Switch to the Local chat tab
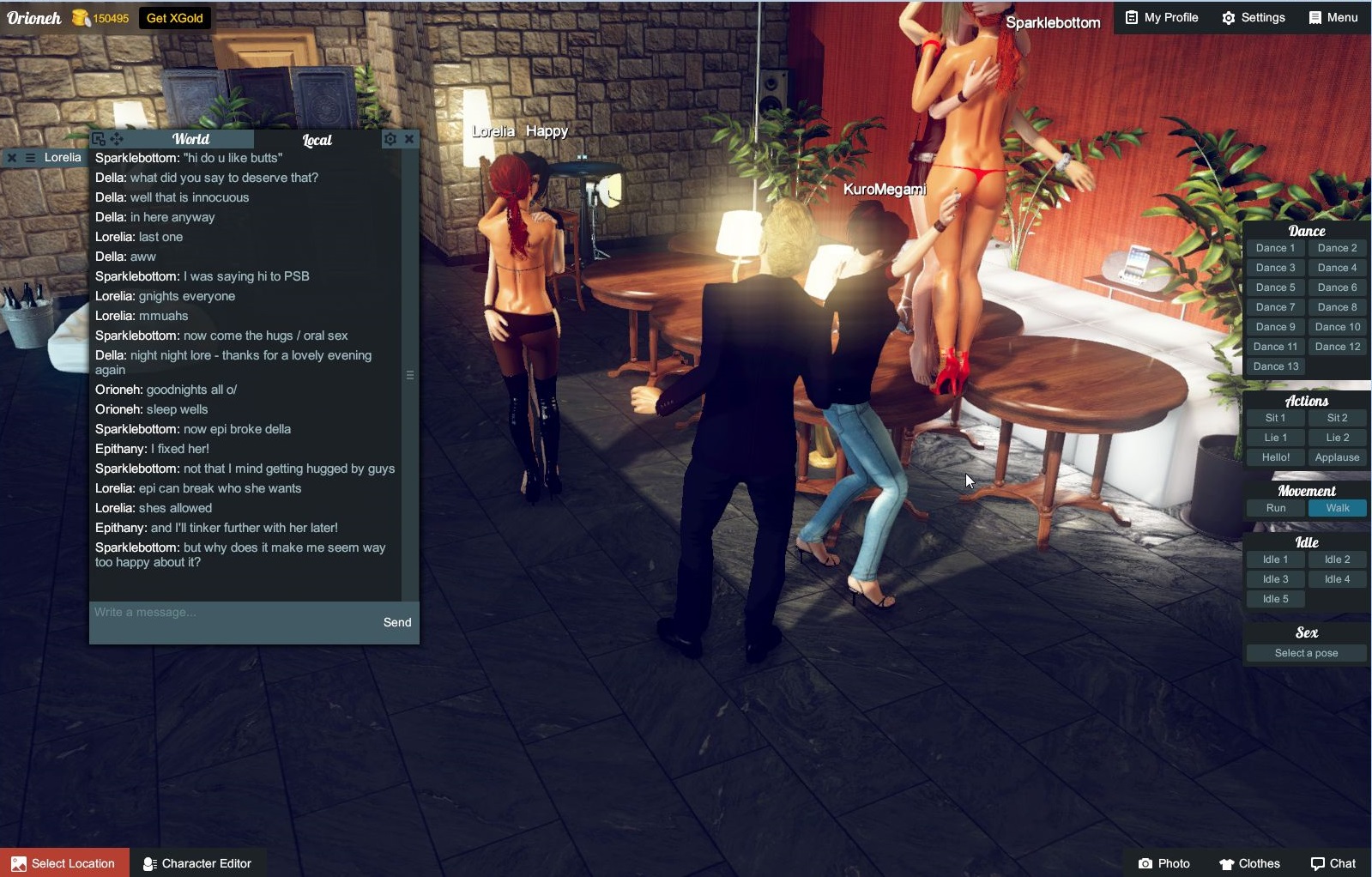This screenshot has width=1372, height=877. coord(317,140)
